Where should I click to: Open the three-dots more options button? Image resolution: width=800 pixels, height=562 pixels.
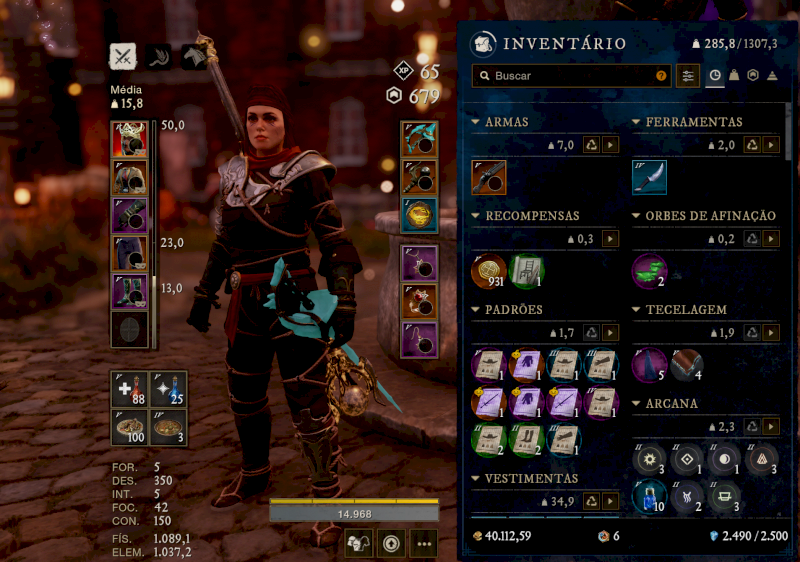pos(424,544)
